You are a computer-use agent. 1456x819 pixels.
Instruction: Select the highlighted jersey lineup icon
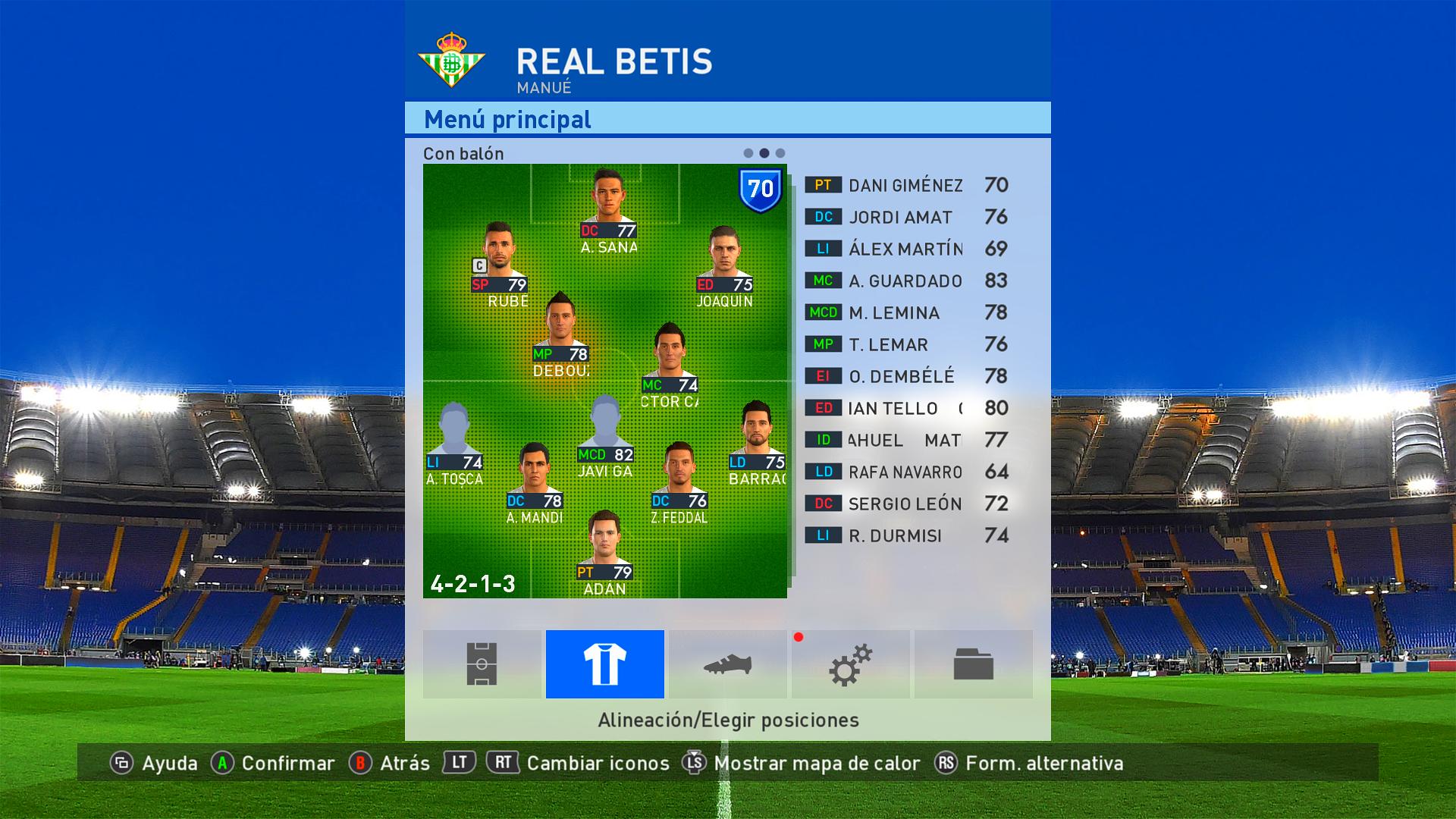tap(604, 664)
